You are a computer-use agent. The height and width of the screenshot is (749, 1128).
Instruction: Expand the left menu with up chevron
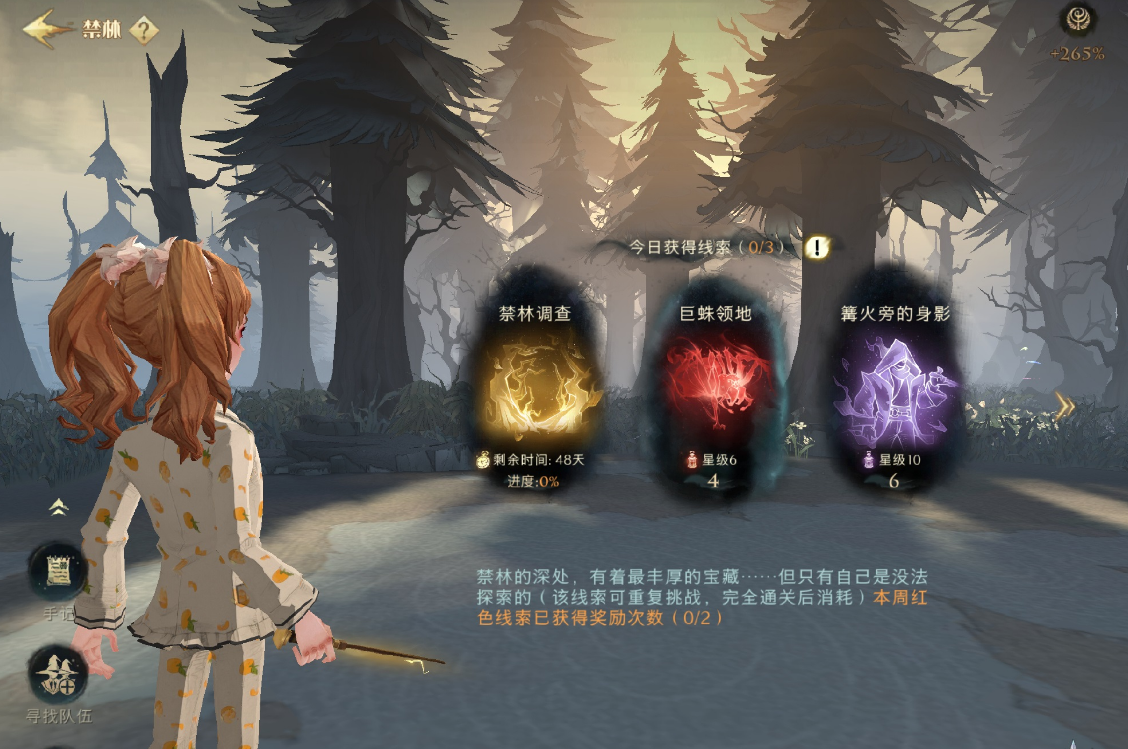tap(58, 507)
